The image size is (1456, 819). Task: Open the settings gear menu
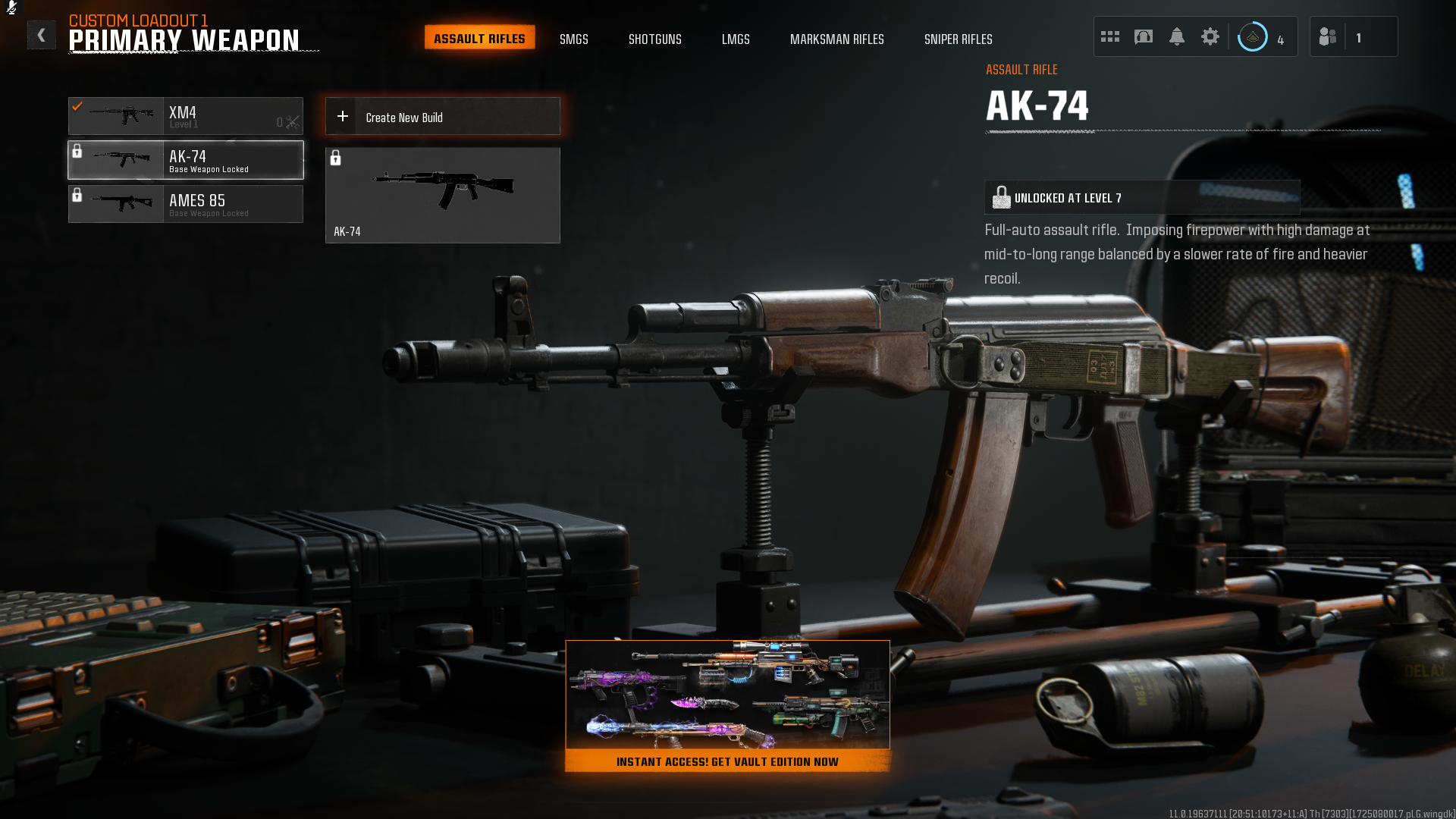[x=1210, y=36]
